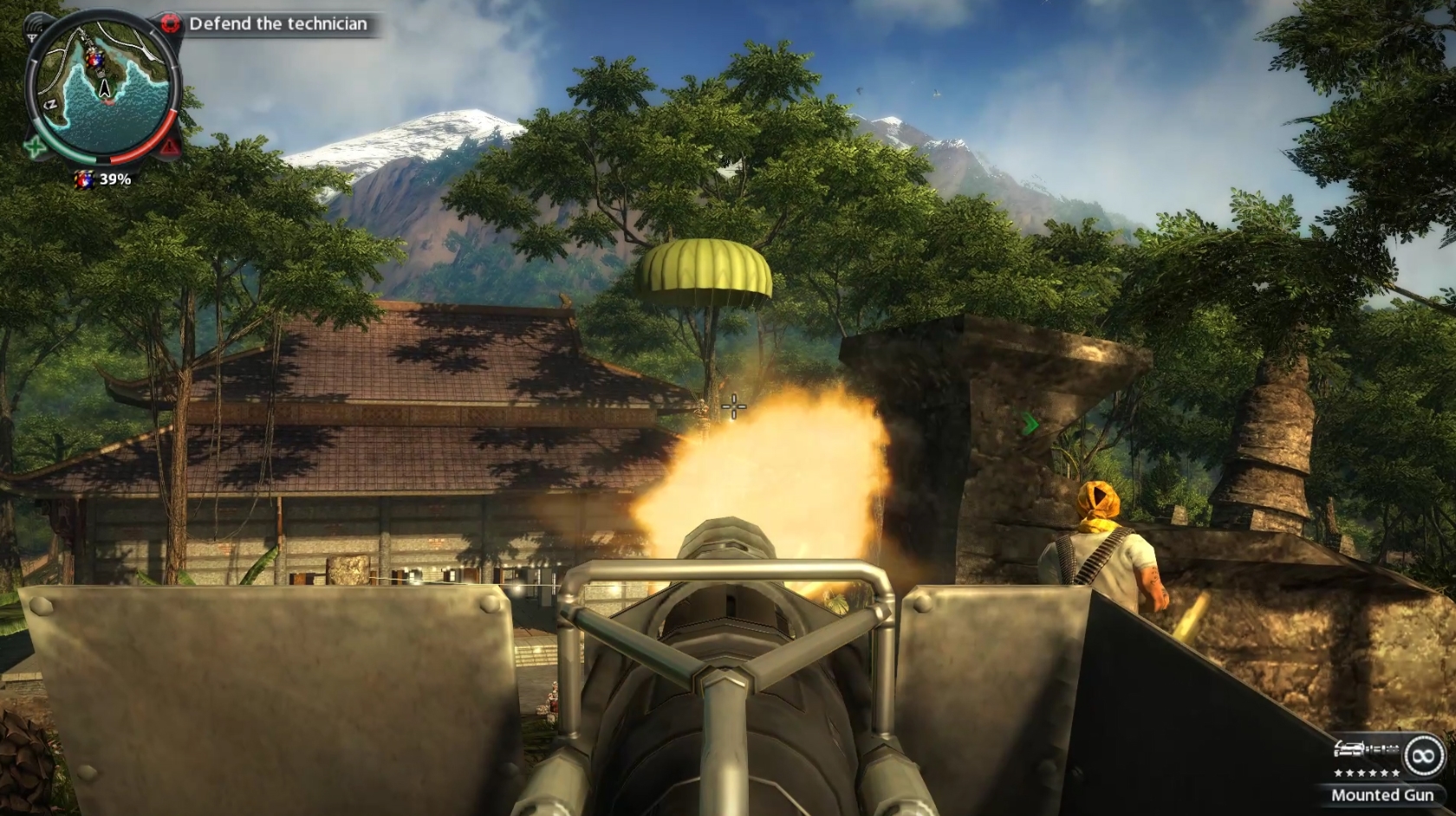
Task: Click the green plus health icon
Action: click(35, 147)
